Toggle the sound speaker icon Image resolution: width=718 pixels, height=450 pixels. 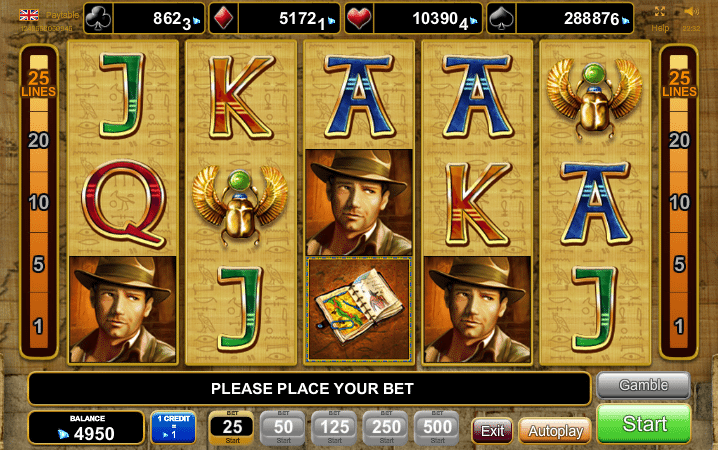691,12
